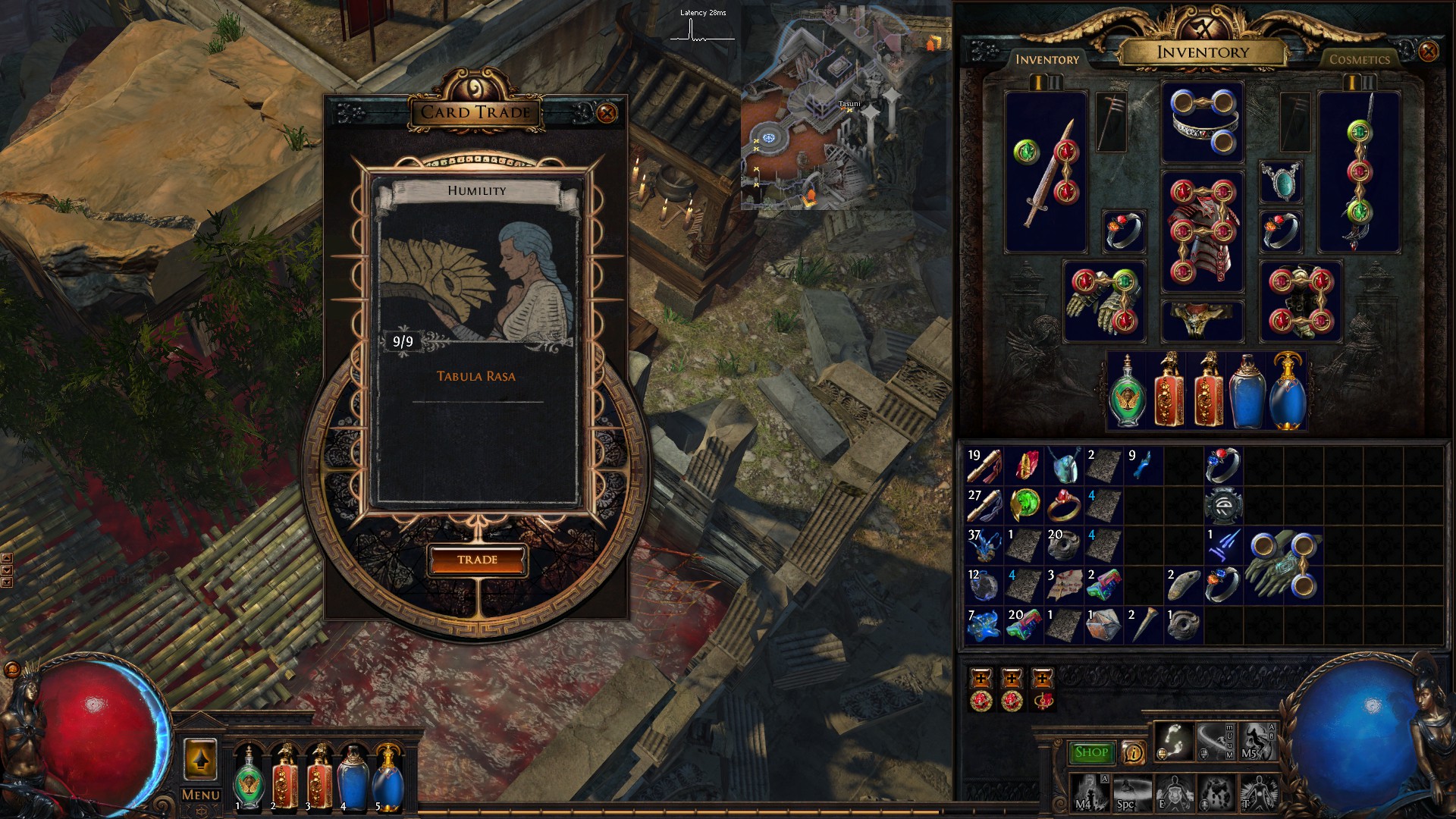Image resolution: width=1456 pixels, height=819 pixels.
Task: Toggle weapon set II on the Cosmetics side
Action: (x=1368, y=83)
